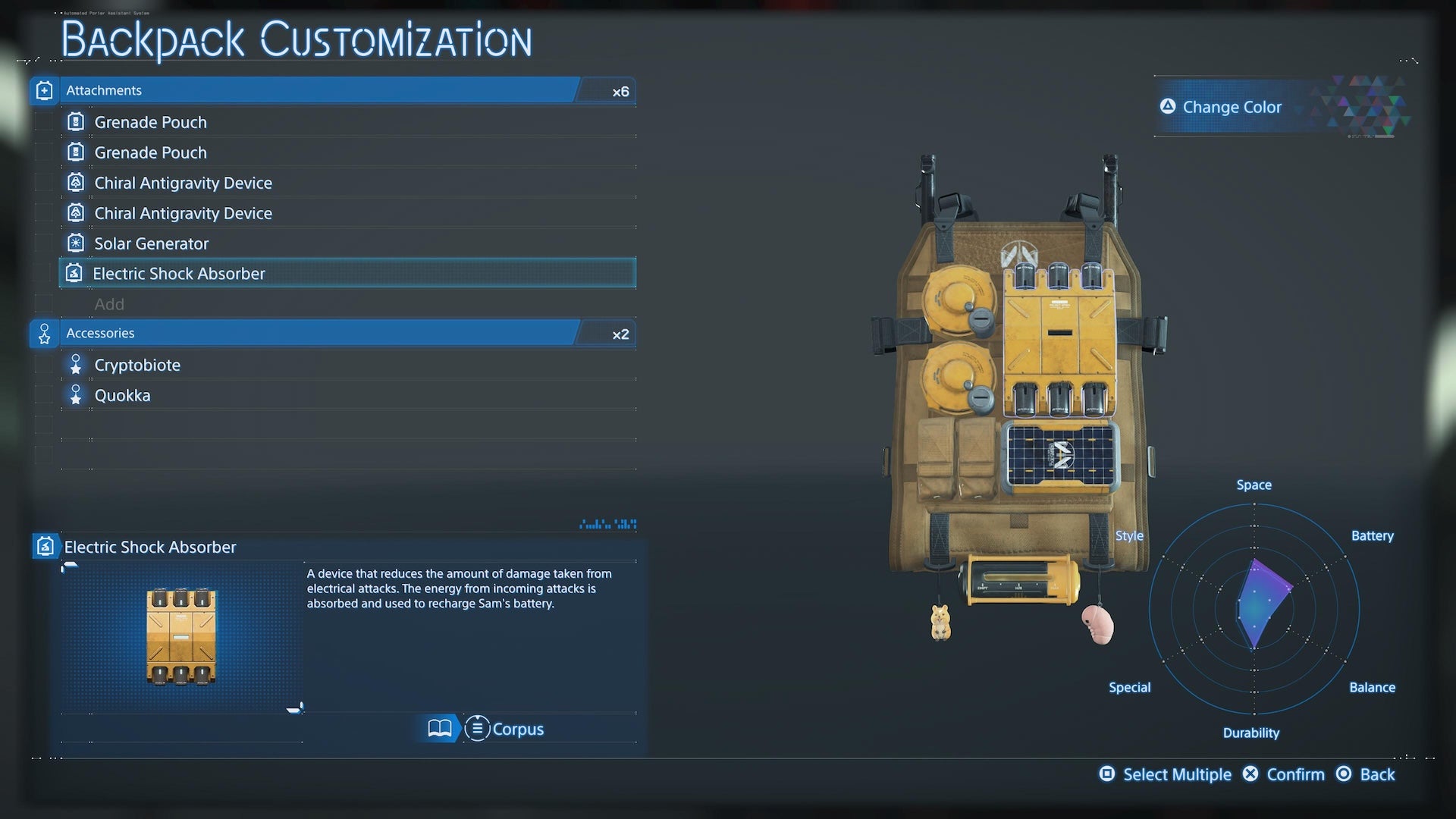Pick the Quokka accessory
Viewport: 1456px width, 819px height.
tap(122, 395)
